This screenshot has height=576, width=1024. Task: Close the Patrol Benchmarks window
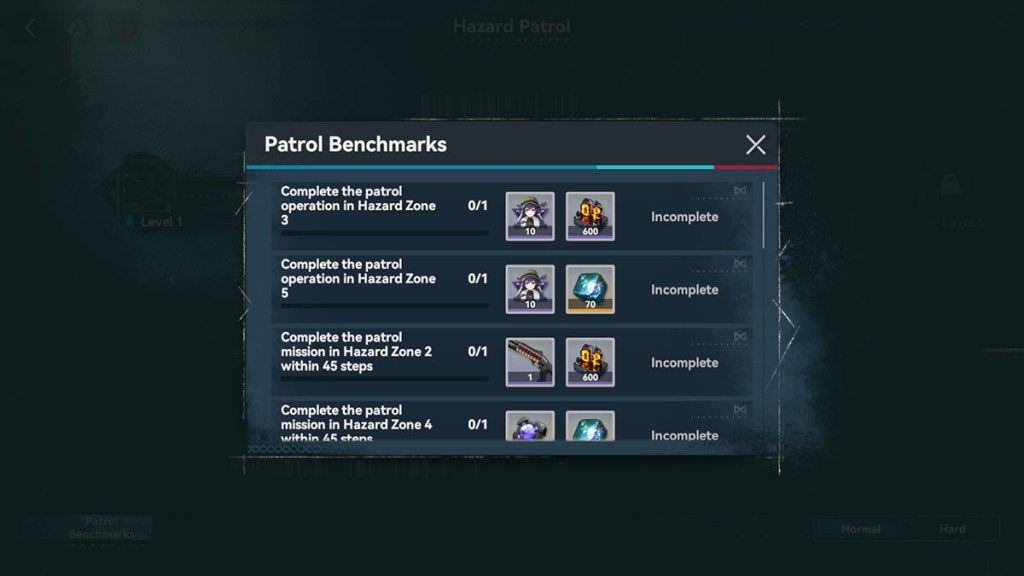point(755,145)
